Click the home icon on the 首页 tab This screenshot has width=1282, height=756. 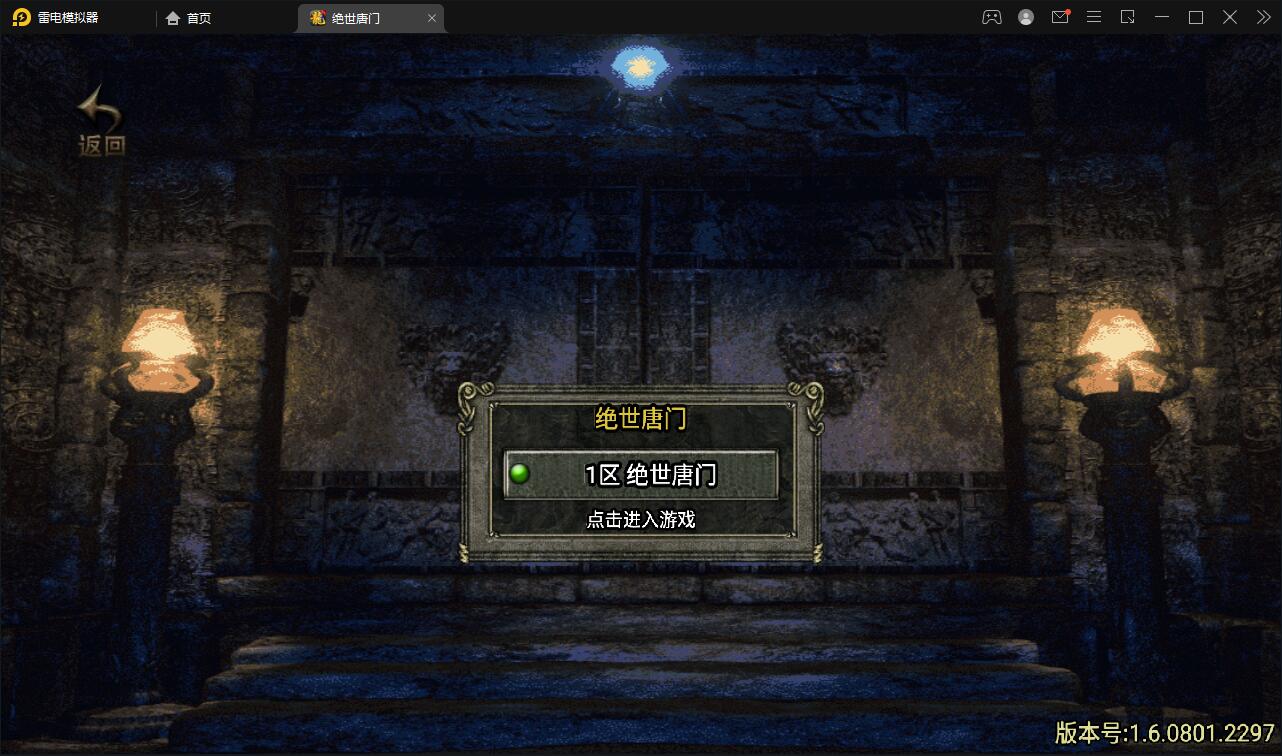pyautogui.click(x=173, y=17)
